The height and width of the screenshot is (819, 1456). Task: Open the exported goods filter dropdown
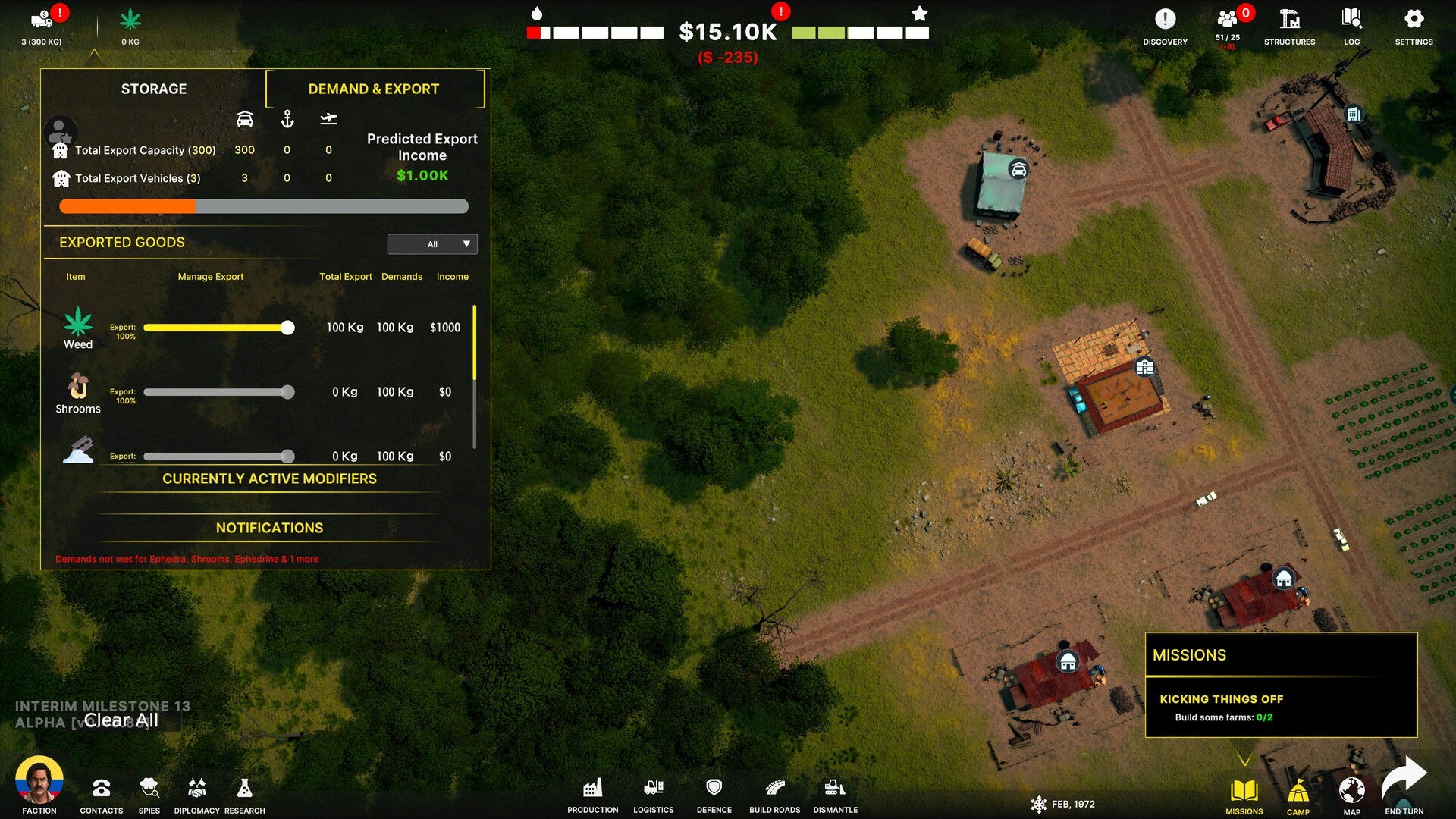[x=432, y=244]
